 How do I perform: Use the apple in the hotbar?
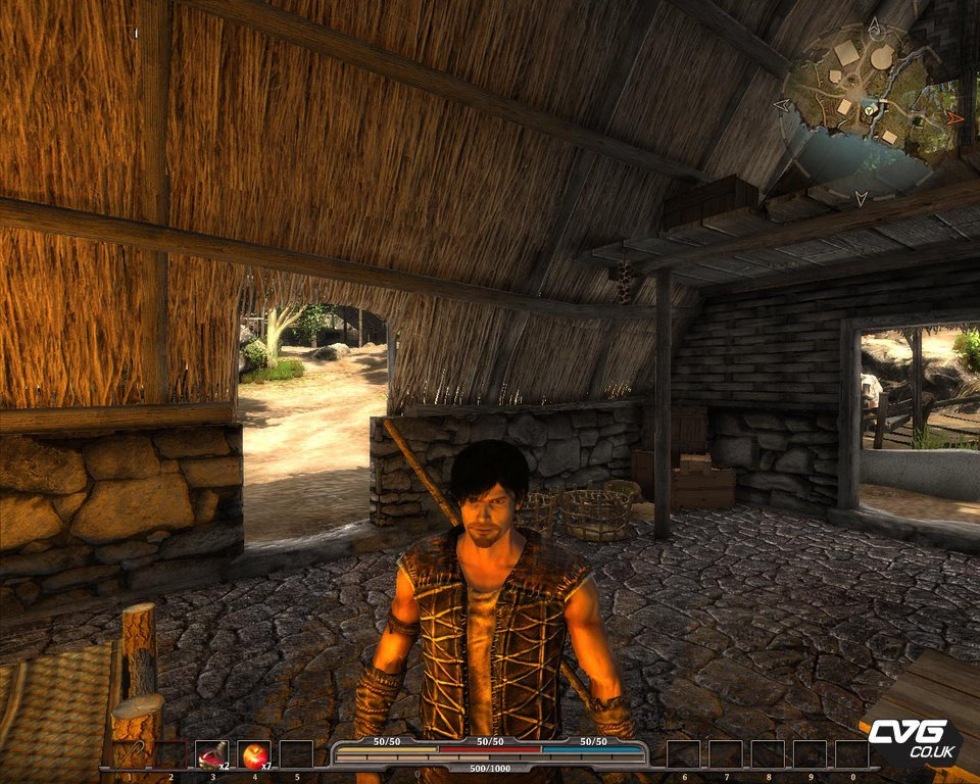tap(254, 756)
